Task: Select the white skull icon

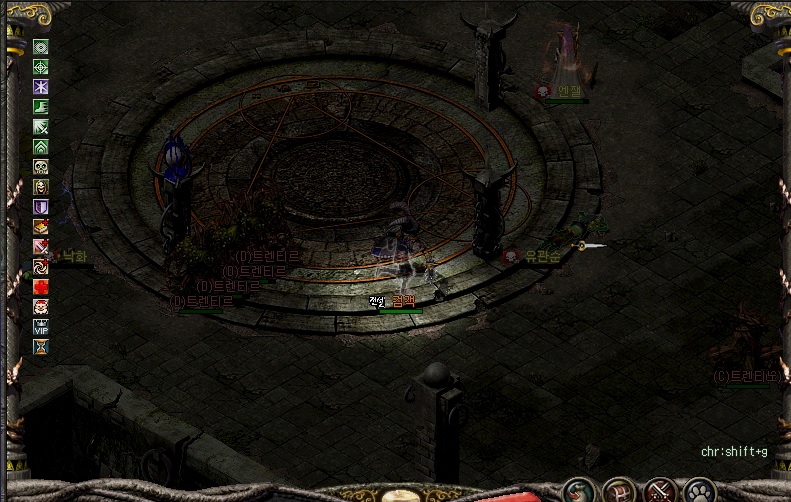Action: [x=41, y=166]
